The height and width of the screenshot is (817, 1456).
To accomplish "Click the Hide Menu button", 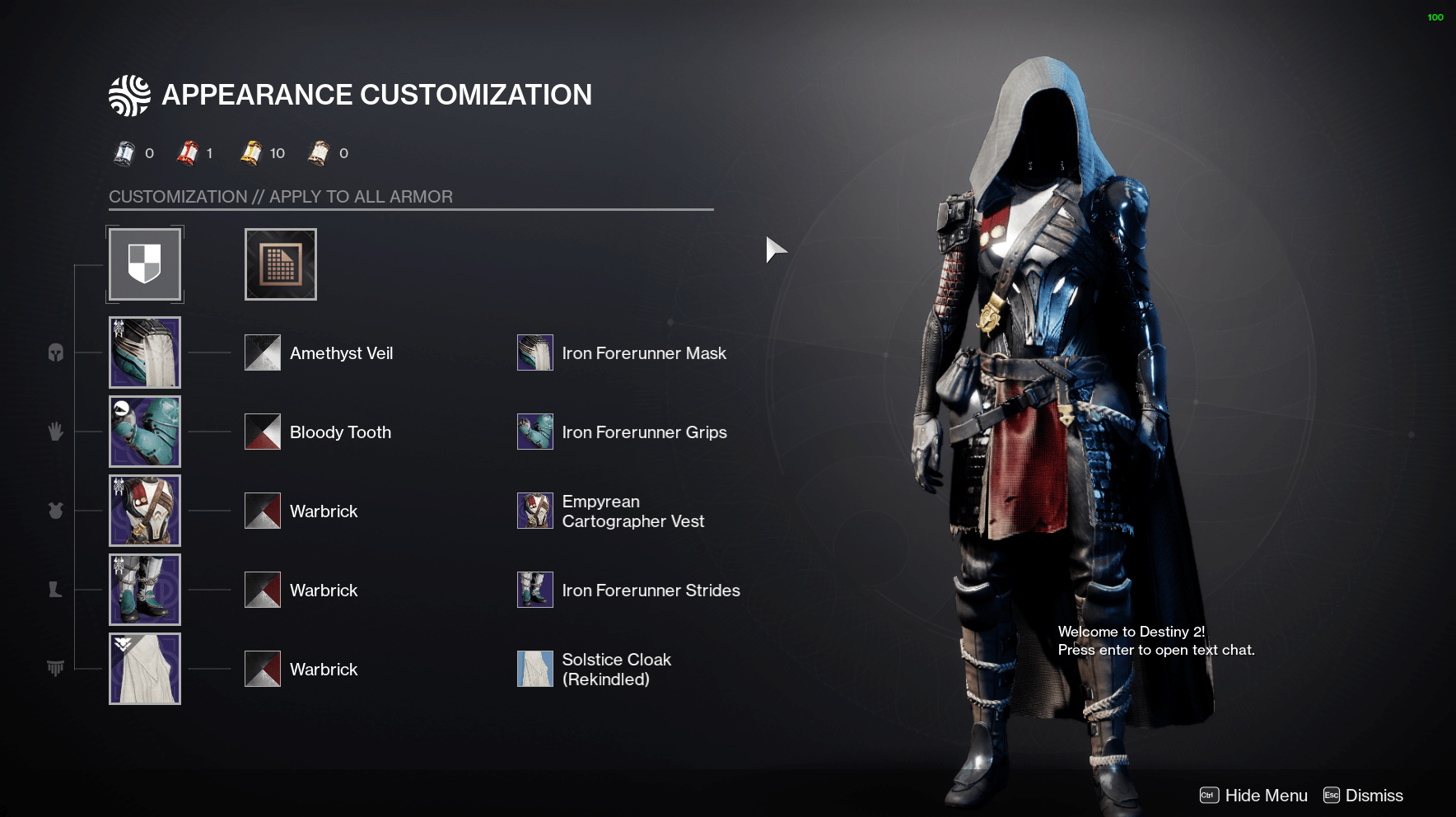I will [x=1267, y=795].
